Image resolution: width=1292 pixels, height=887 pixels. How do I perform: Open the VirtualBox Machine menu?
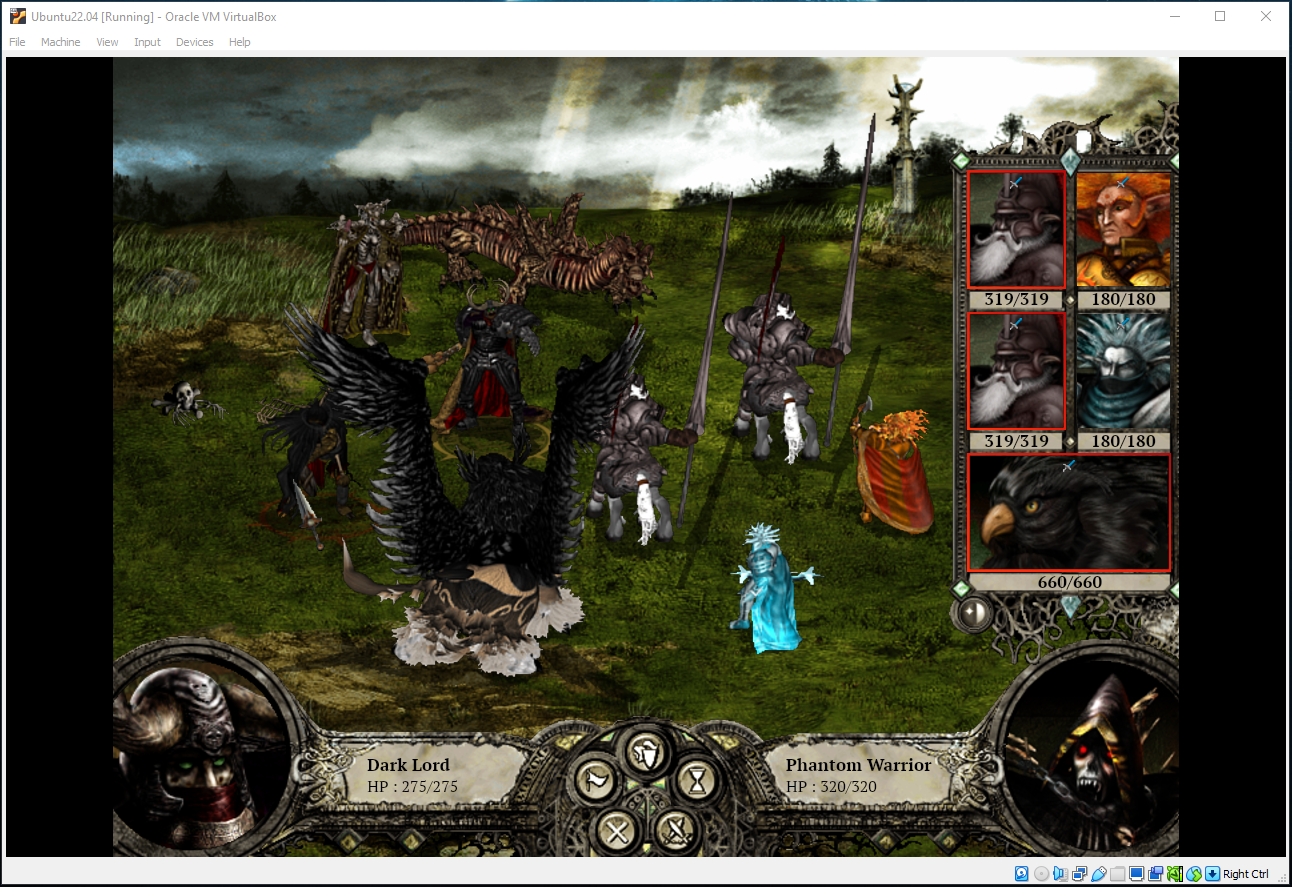(x=60, y=42)
